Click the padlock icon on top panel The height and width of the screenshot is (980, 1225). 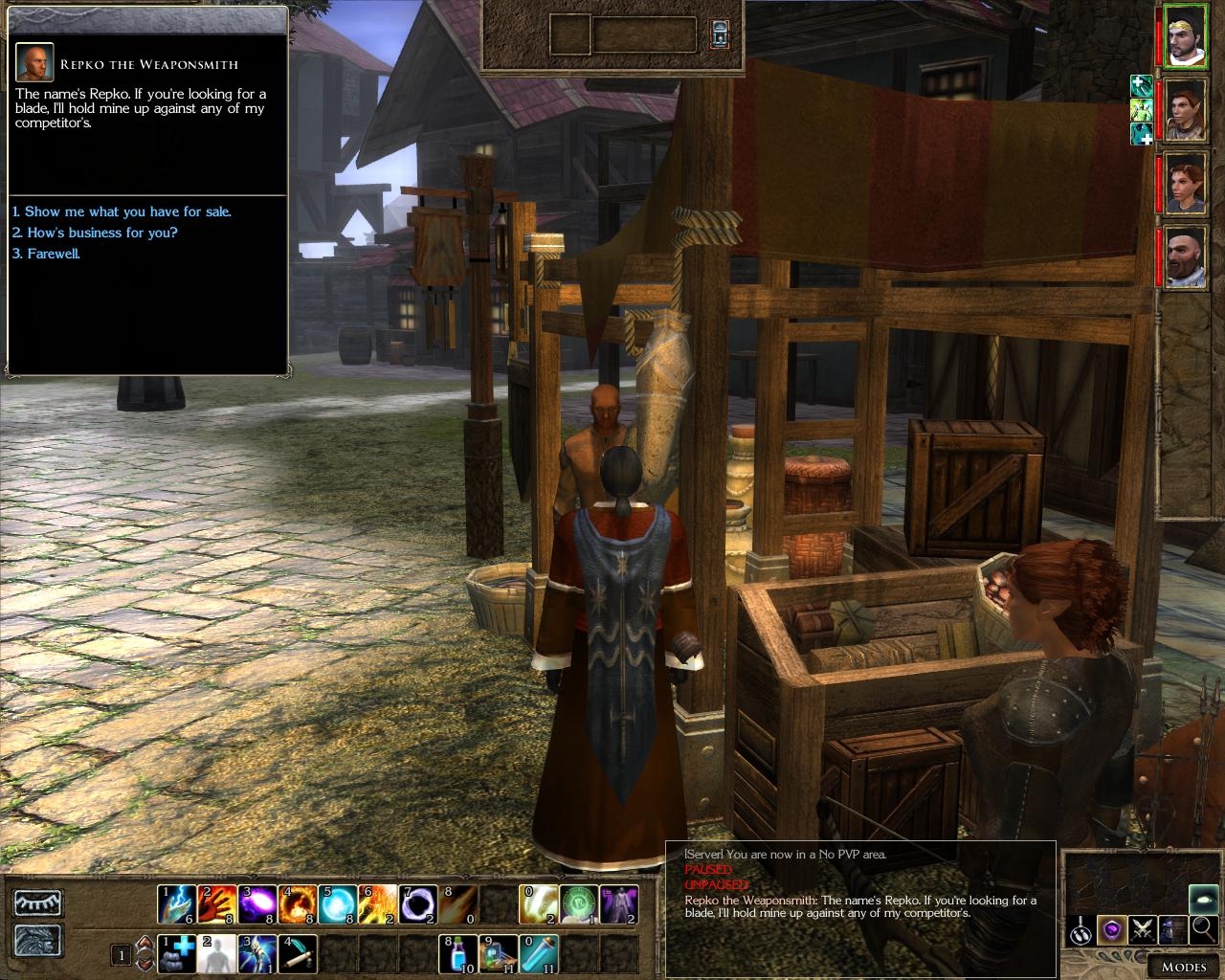[x=719, y=33]
